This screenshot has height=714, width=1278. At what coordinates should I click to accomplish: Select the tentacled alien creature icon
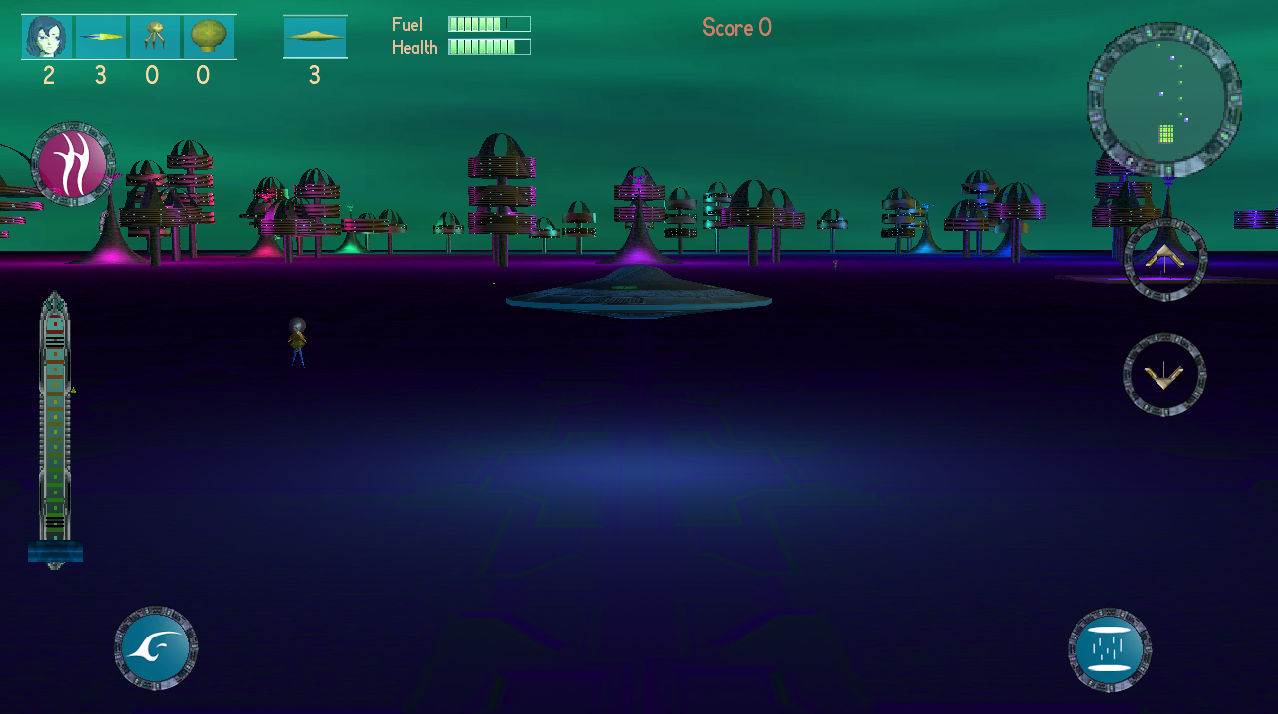click(154, 37)
